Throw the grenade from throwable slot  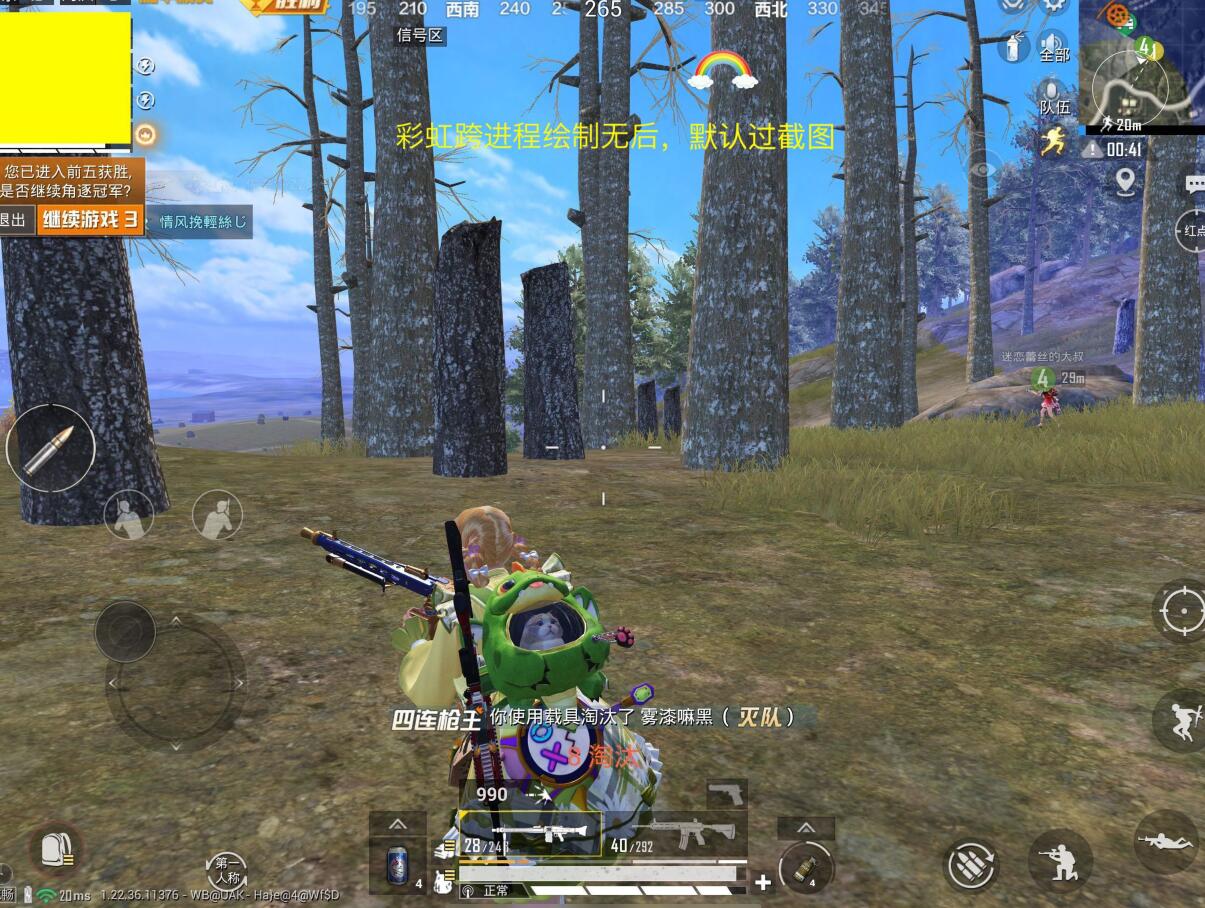coord(805,866)
